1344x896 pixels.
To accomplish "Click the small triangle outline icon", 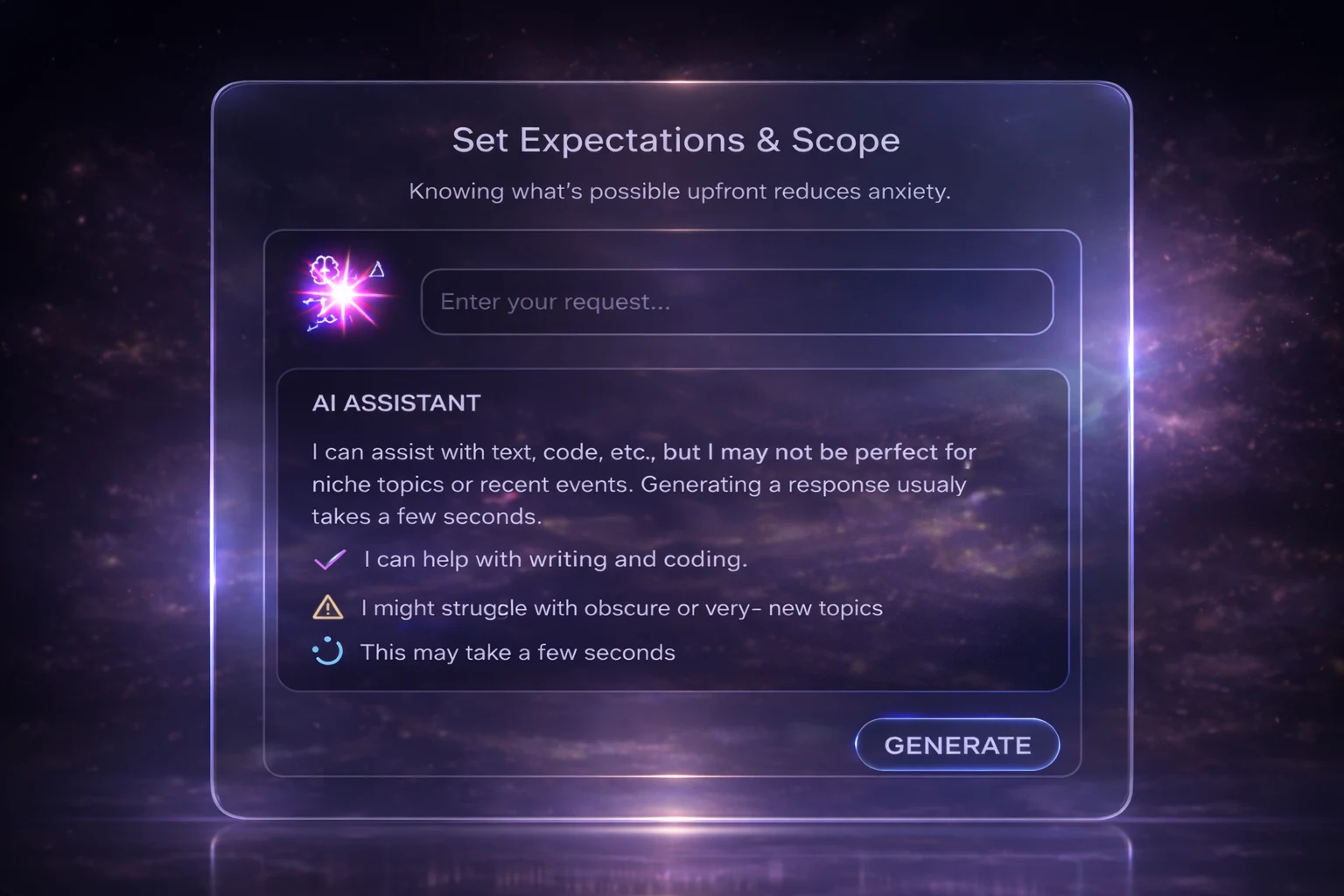I will click(x=378, y=271).
